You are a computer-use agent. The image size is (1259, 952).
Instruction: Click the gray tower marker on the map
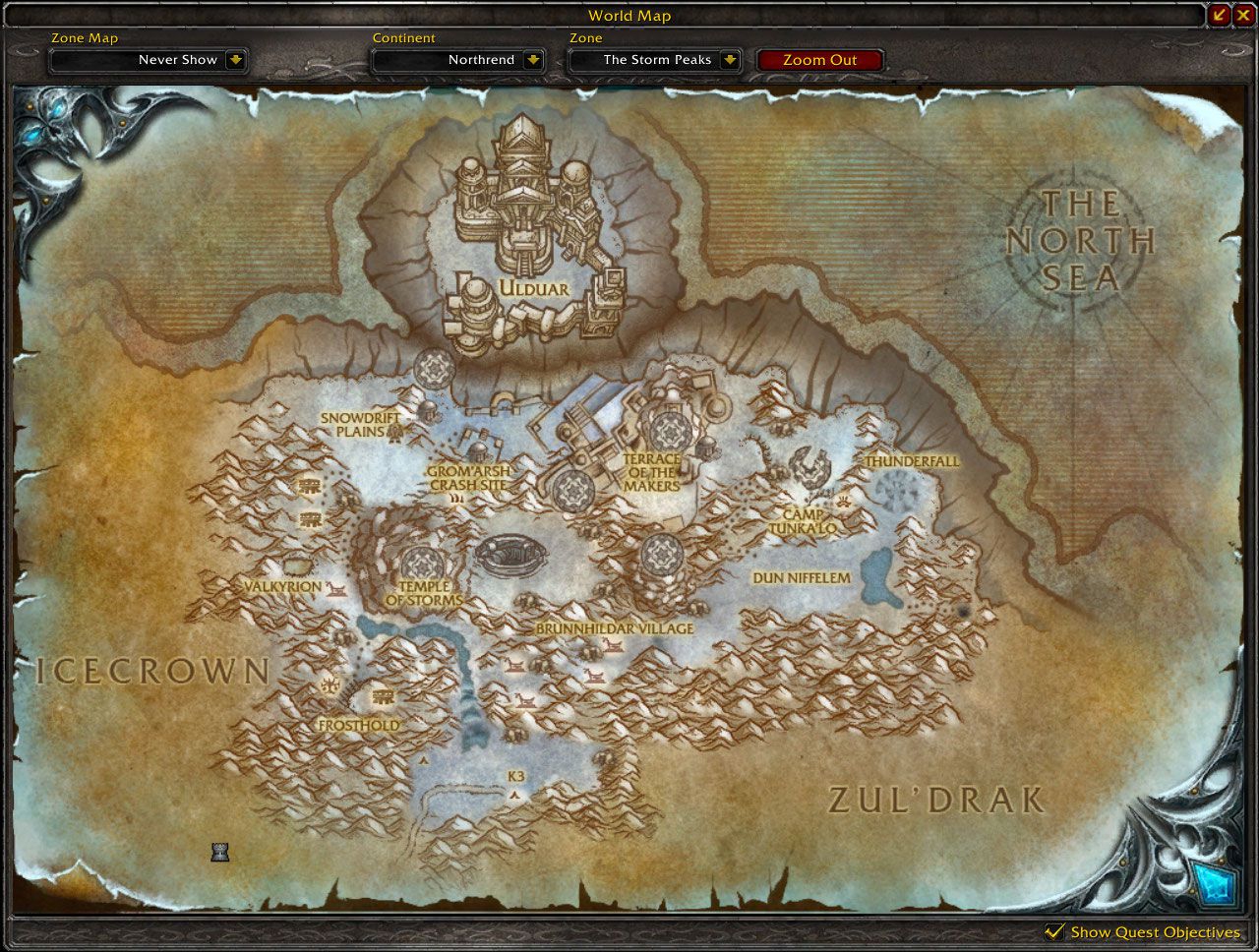220,852
